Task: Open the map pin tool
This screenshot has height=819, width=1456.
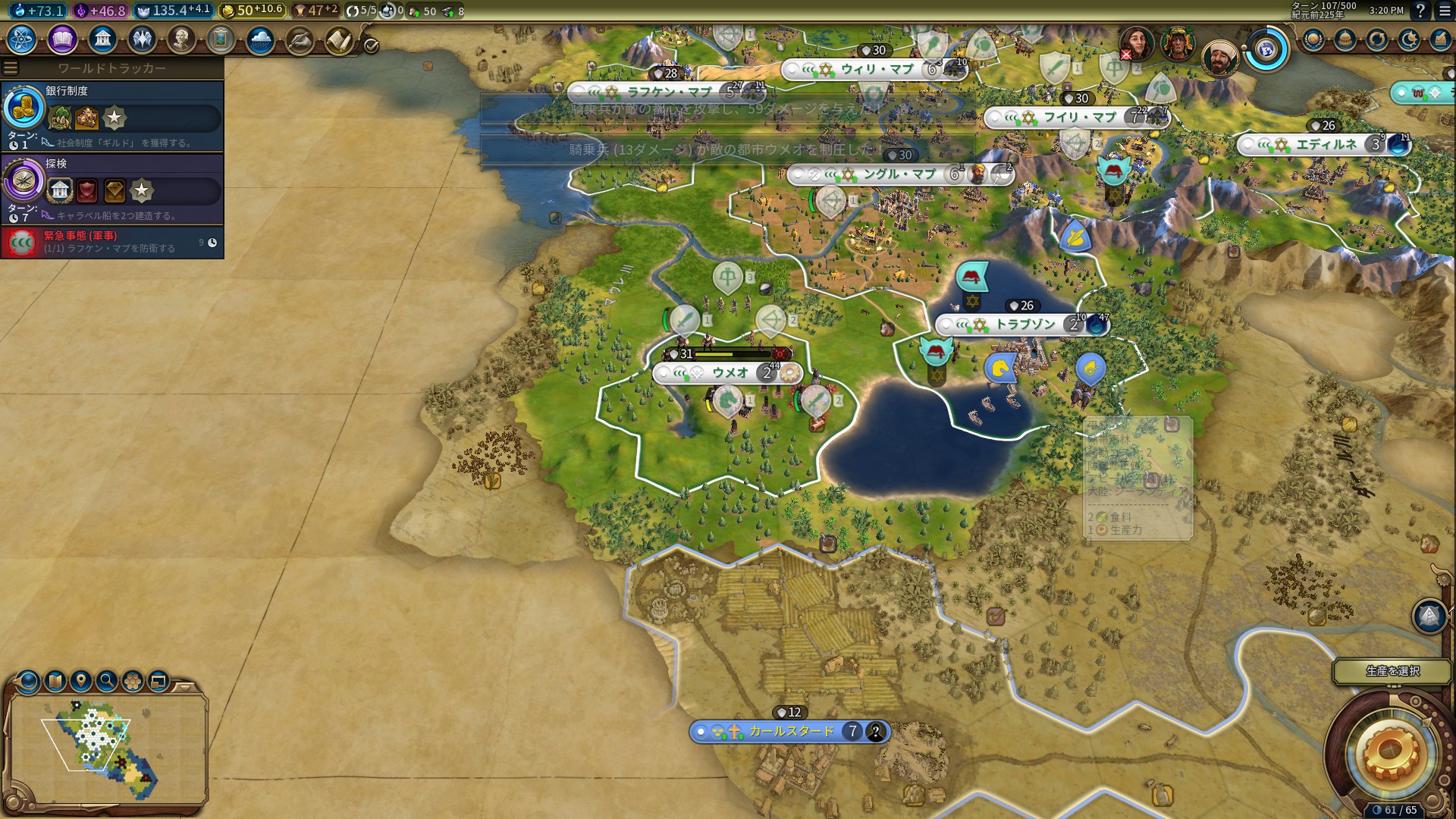Action: click(x=81, y=680)
